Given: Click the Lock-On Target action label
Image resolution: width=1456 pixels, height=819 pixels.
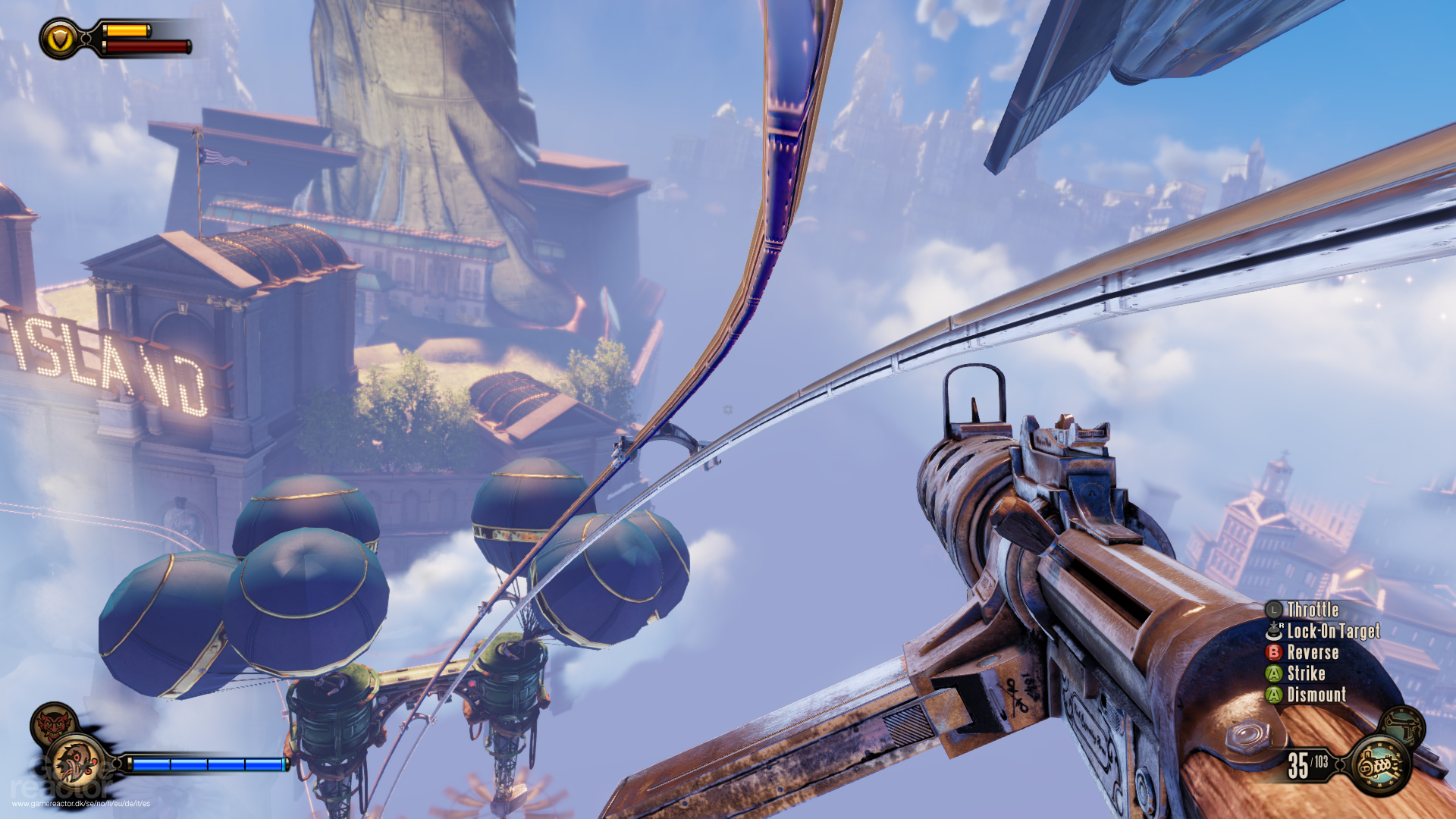Looking at the screenshot, I should tap(1335, 632).
